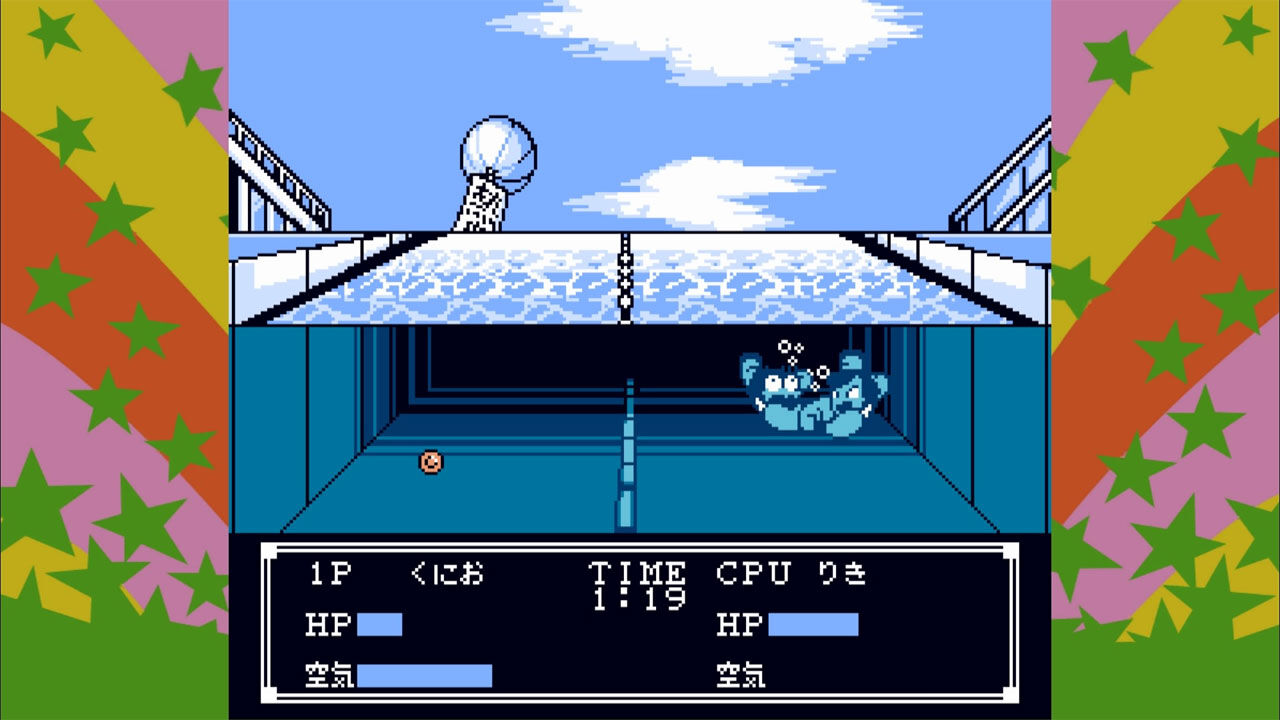Screen dimensions: 1280x720
Task: Click the CPU 空気 label
Action: [742, 675]
